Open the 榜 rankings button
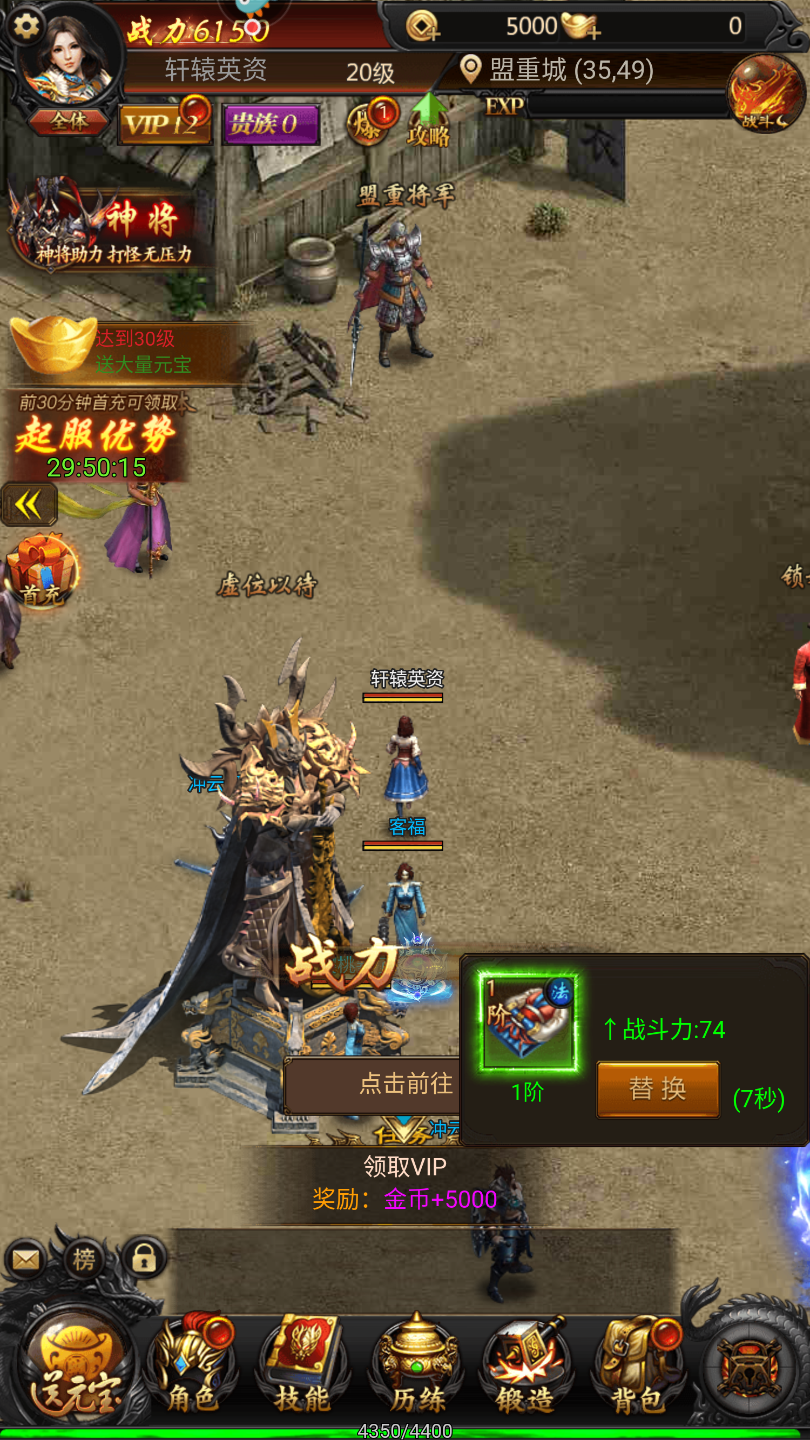Viewport: 810px width, 1440px height. click(x=84, y=1259)
